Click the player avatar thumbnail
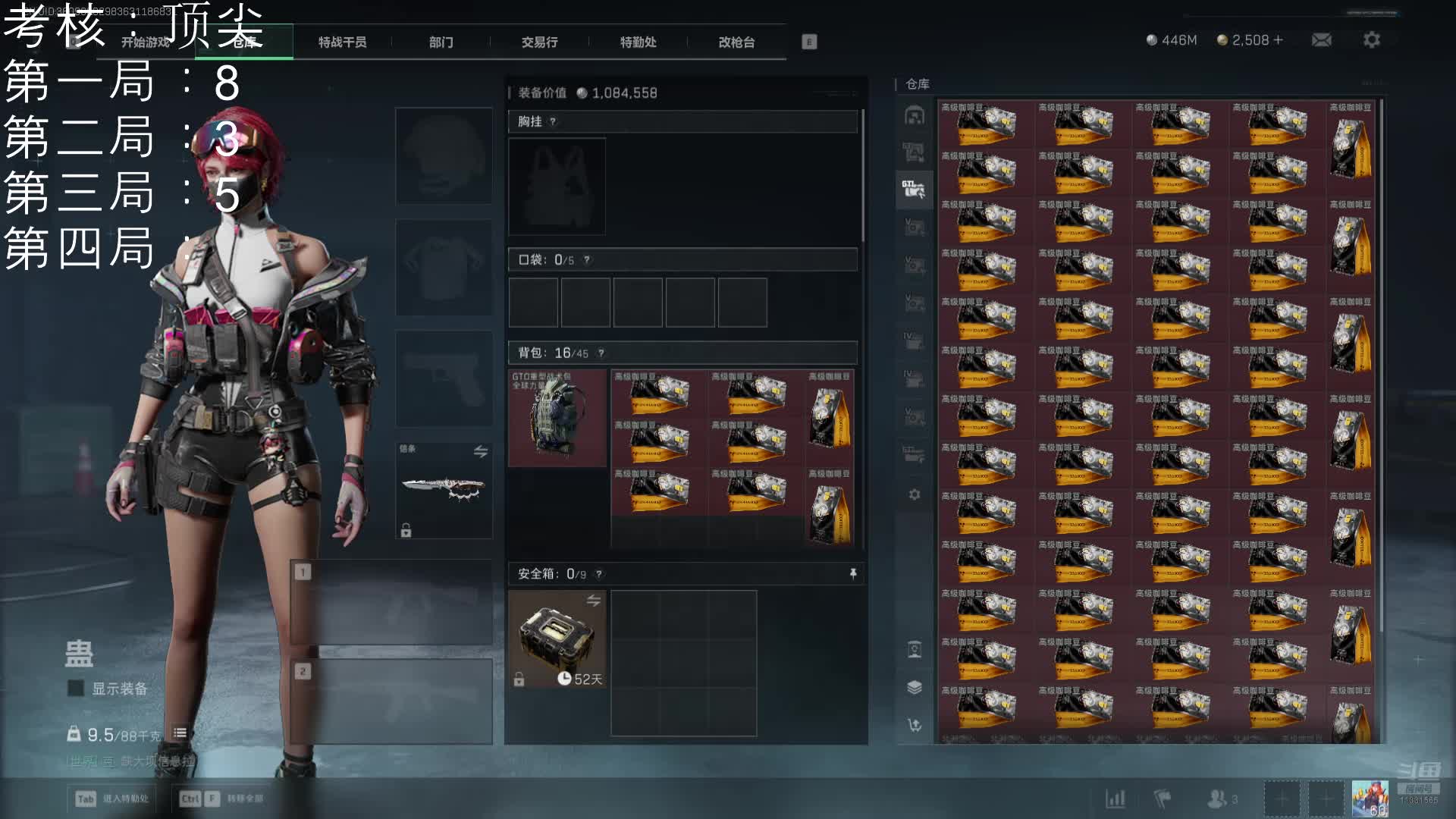1456x819 pixels. point(1370,799)
